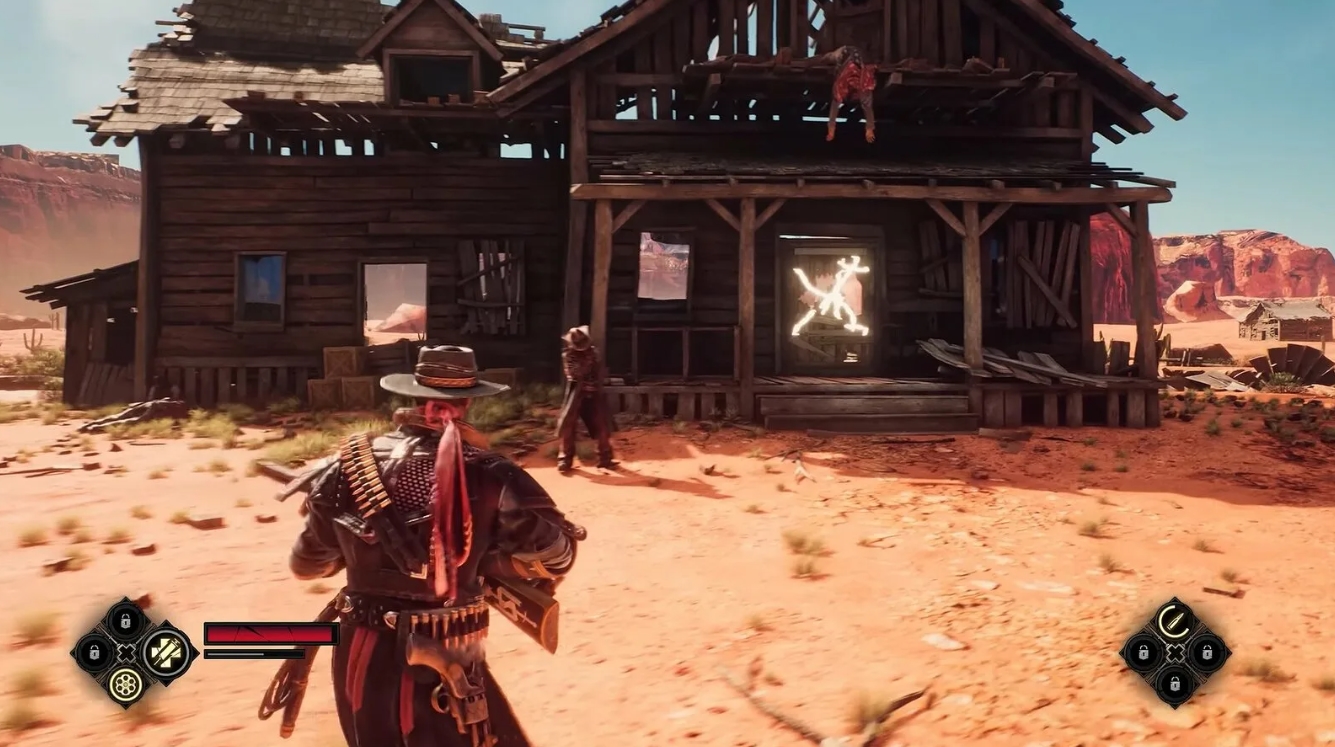
Task: Click the X center of the weapon wheel
Action: [x=125, y=651]
